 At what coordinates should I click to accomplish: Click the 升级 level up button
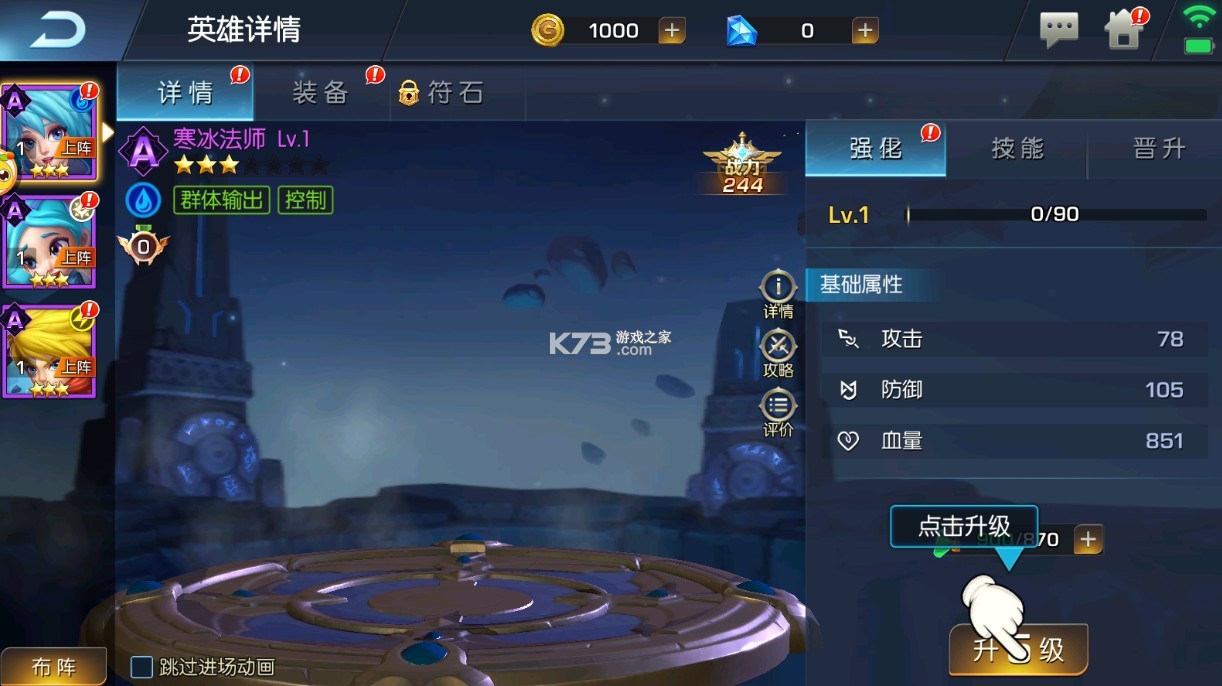coord(1018,650)
